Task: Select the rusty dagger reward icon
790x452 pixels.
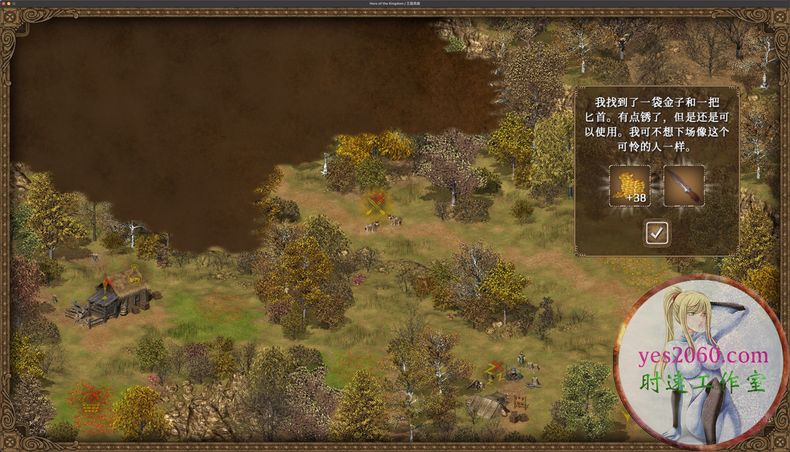Action: tap(683, 186)
